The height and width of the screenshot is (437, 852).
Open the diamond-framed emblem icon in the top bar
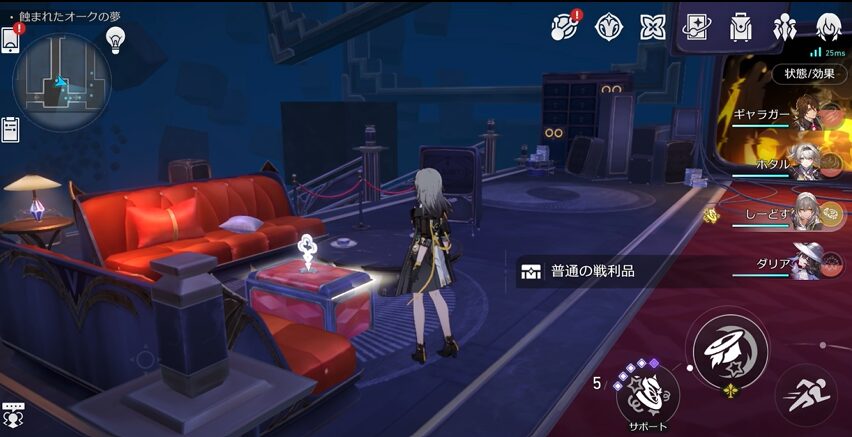609,27
